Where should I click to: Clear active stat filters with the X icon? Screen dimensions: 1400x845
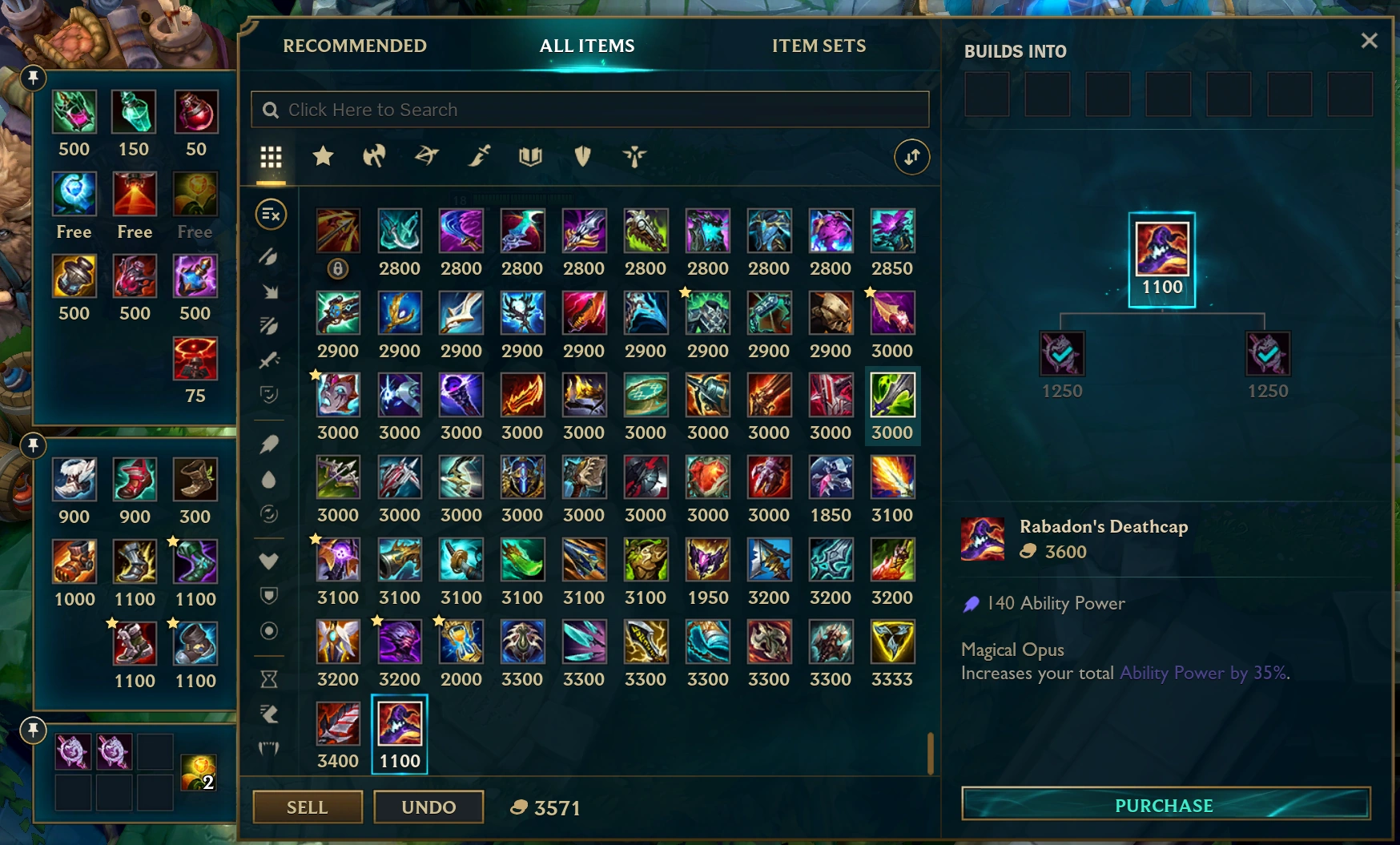[x=270, y=215]
